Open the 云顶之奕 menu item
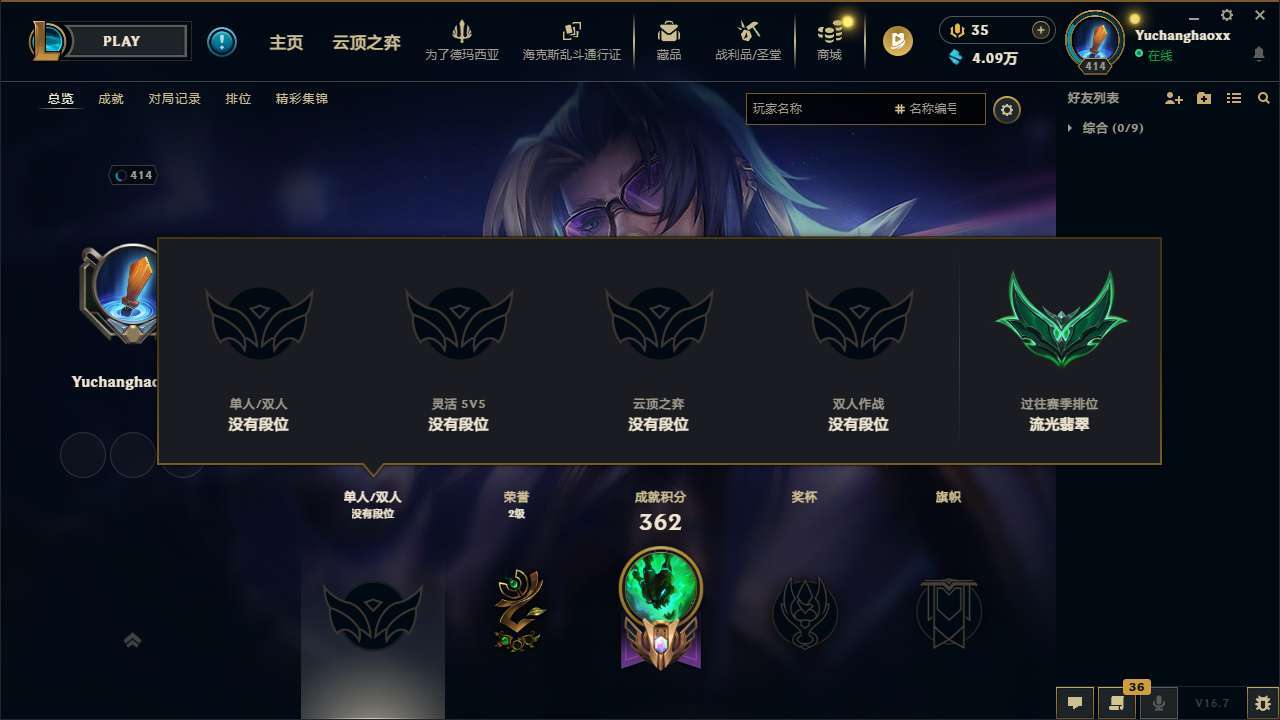The image size is (1280, 720). click(x=366, y=42)
